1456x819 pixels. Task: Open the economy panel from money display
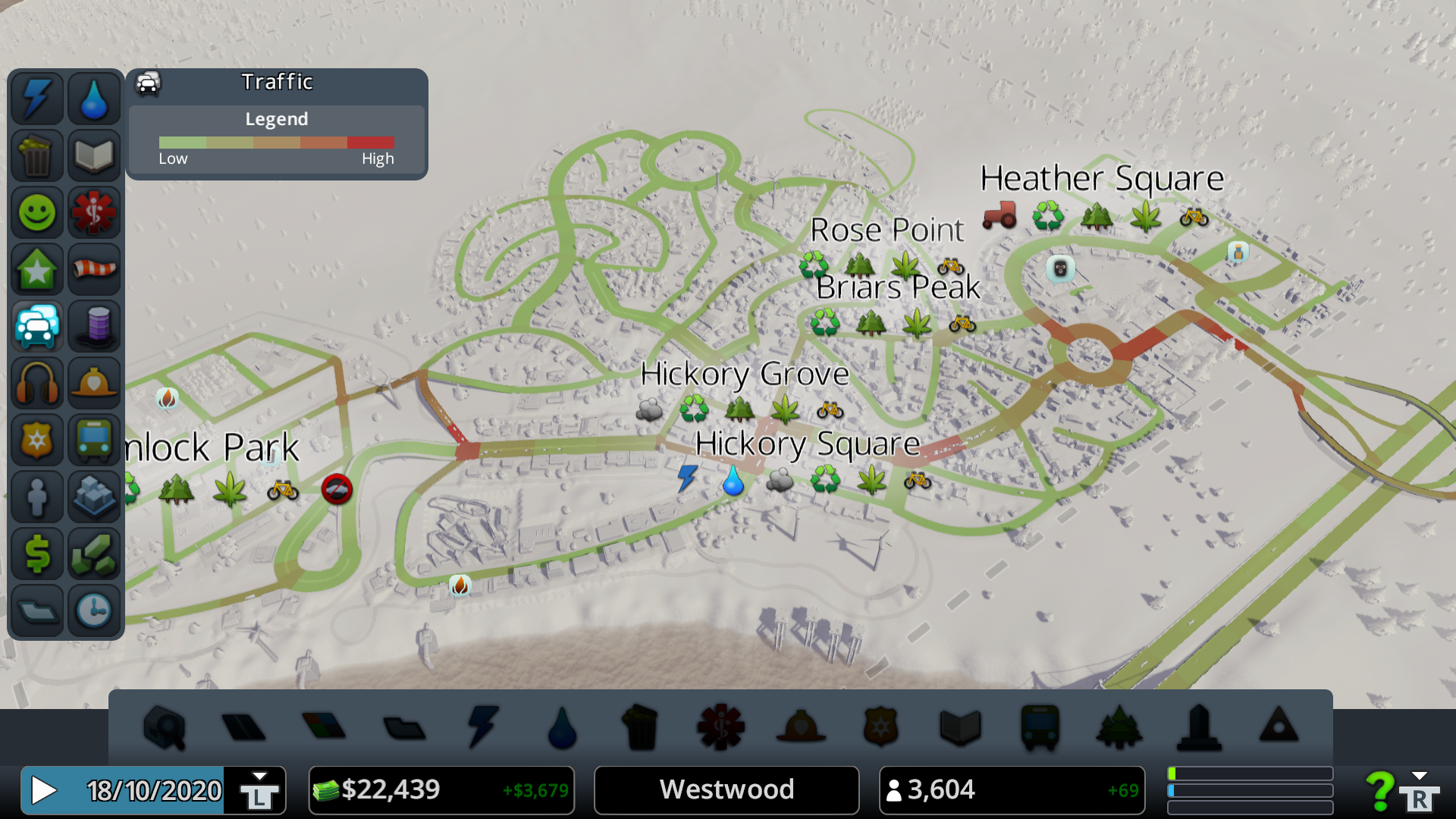(441, 790)
